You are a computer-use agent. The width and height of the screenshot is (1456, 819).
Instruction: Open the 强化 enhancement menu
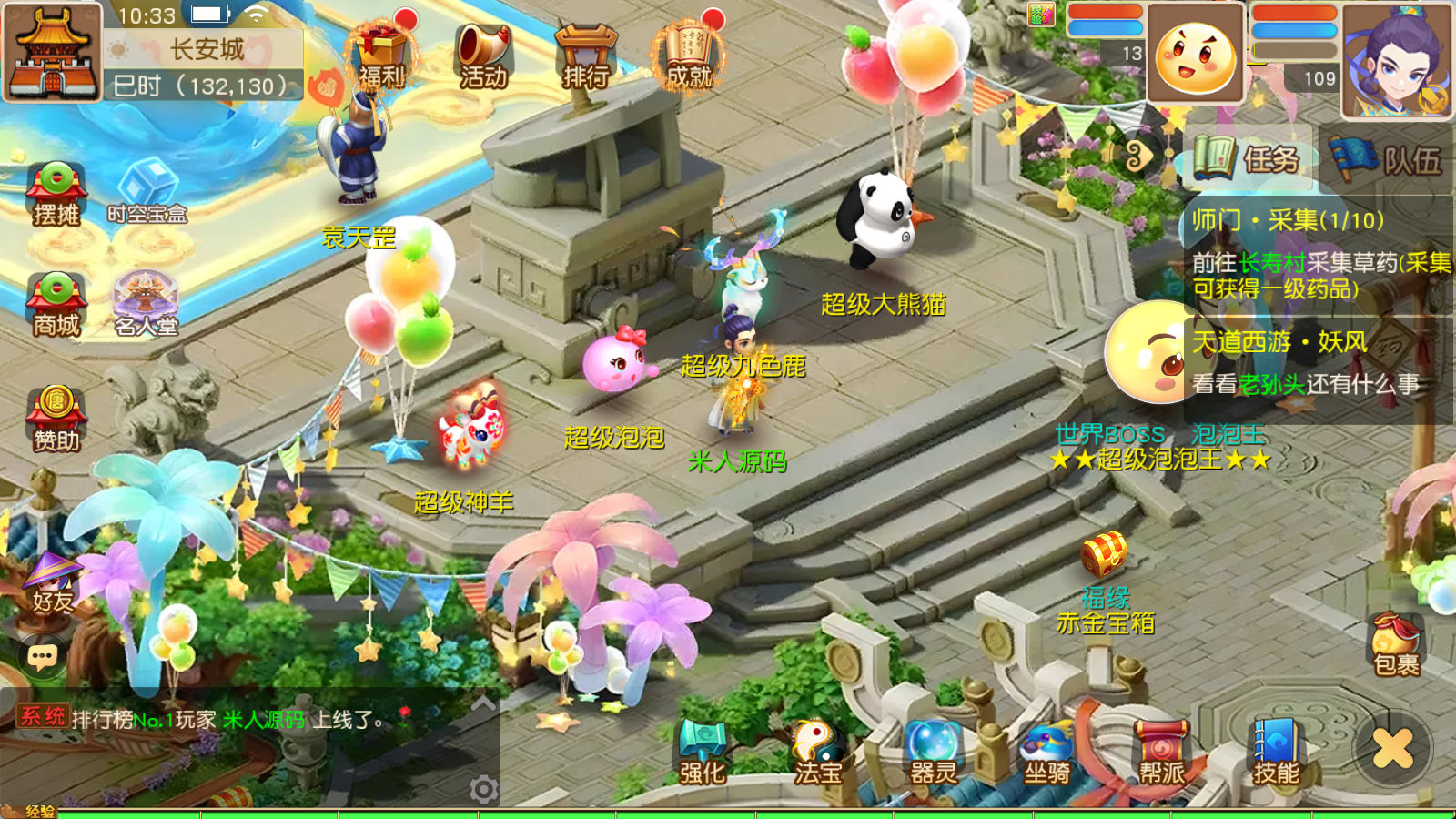[703, 752]
